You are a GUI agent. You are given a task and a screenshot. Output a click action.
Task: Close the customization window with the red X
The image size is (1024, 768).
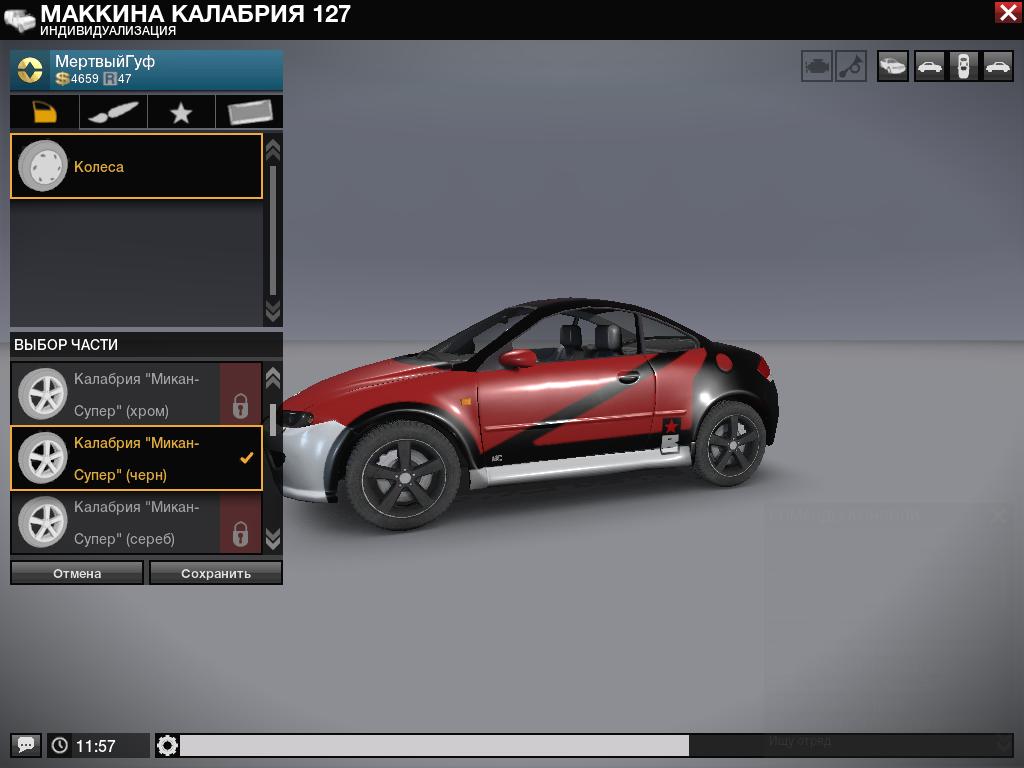click(1008, 12)
